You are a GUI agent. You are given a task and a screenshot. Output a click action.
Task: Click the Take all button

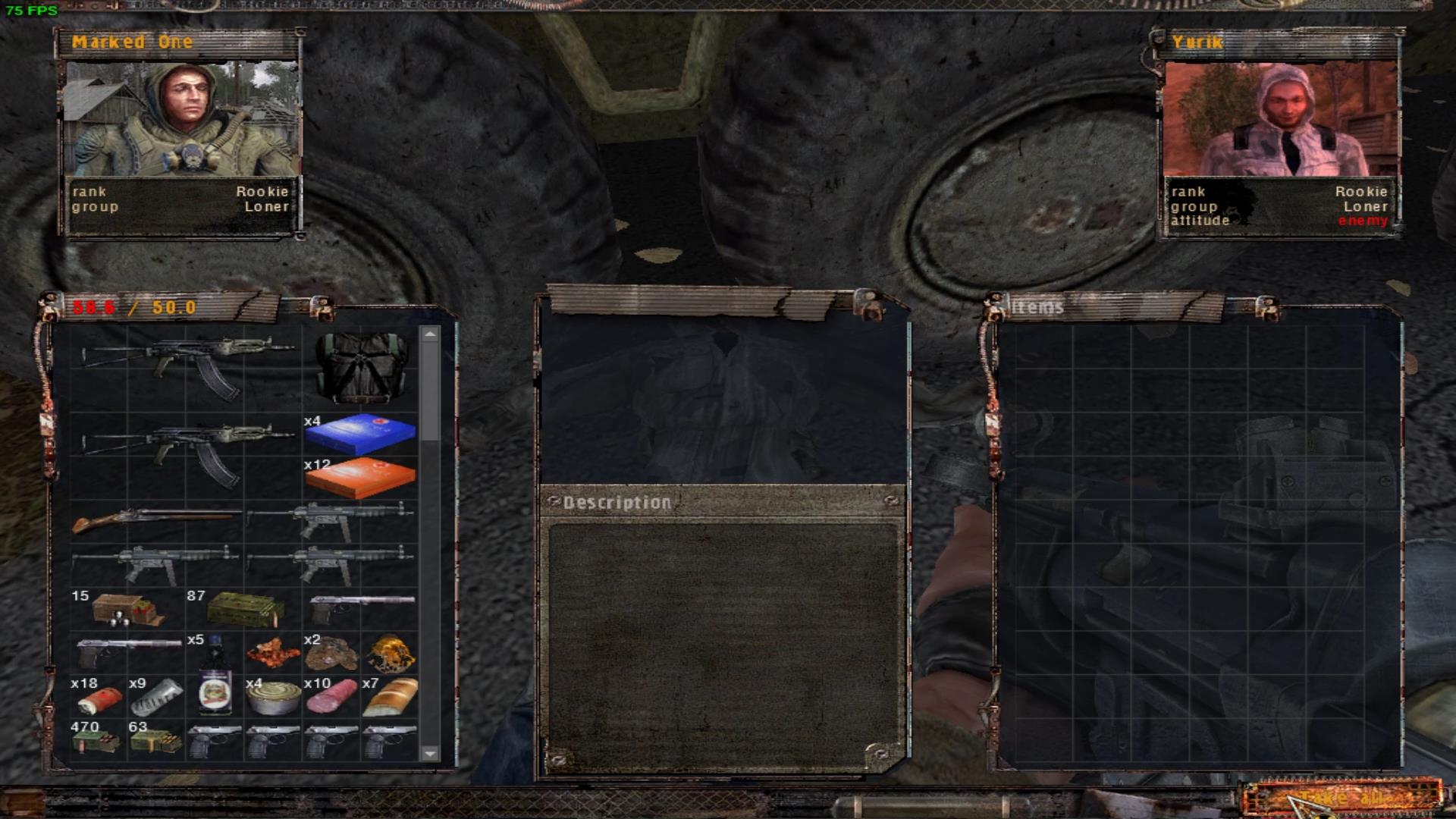1341,798
